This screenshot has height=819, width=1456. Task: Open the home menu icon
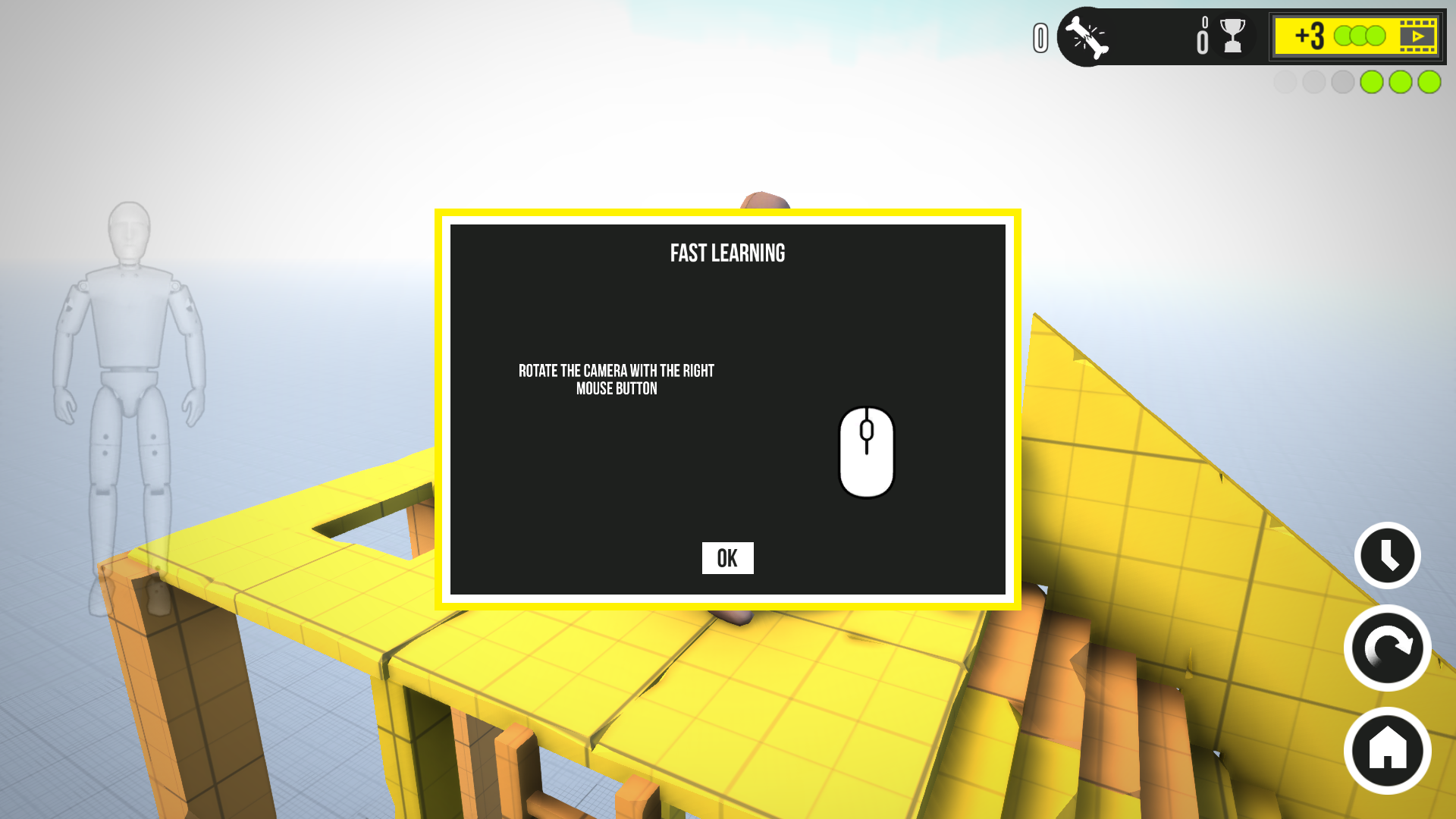1386,750
